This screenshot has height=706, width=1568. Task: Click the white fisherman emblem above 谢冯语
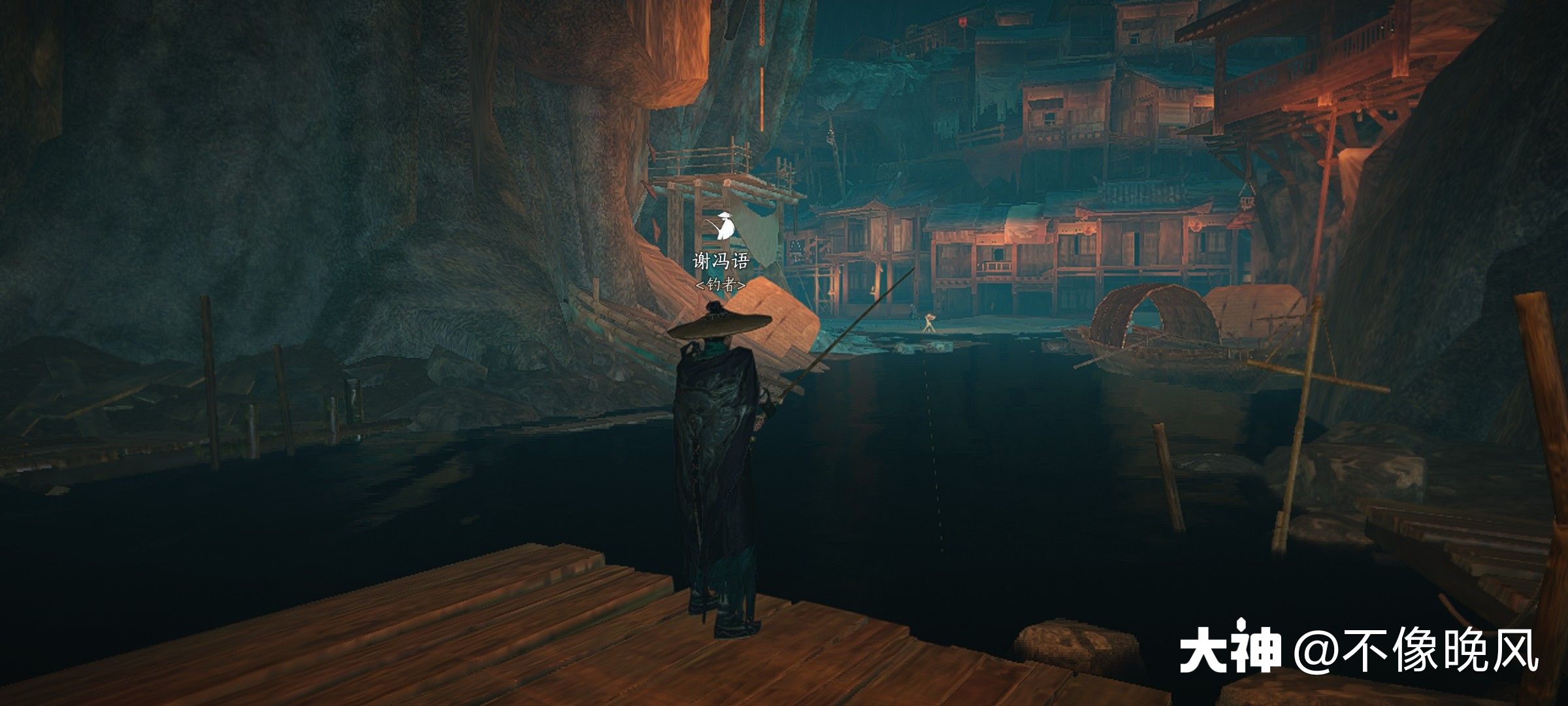[x=722, y=226]
